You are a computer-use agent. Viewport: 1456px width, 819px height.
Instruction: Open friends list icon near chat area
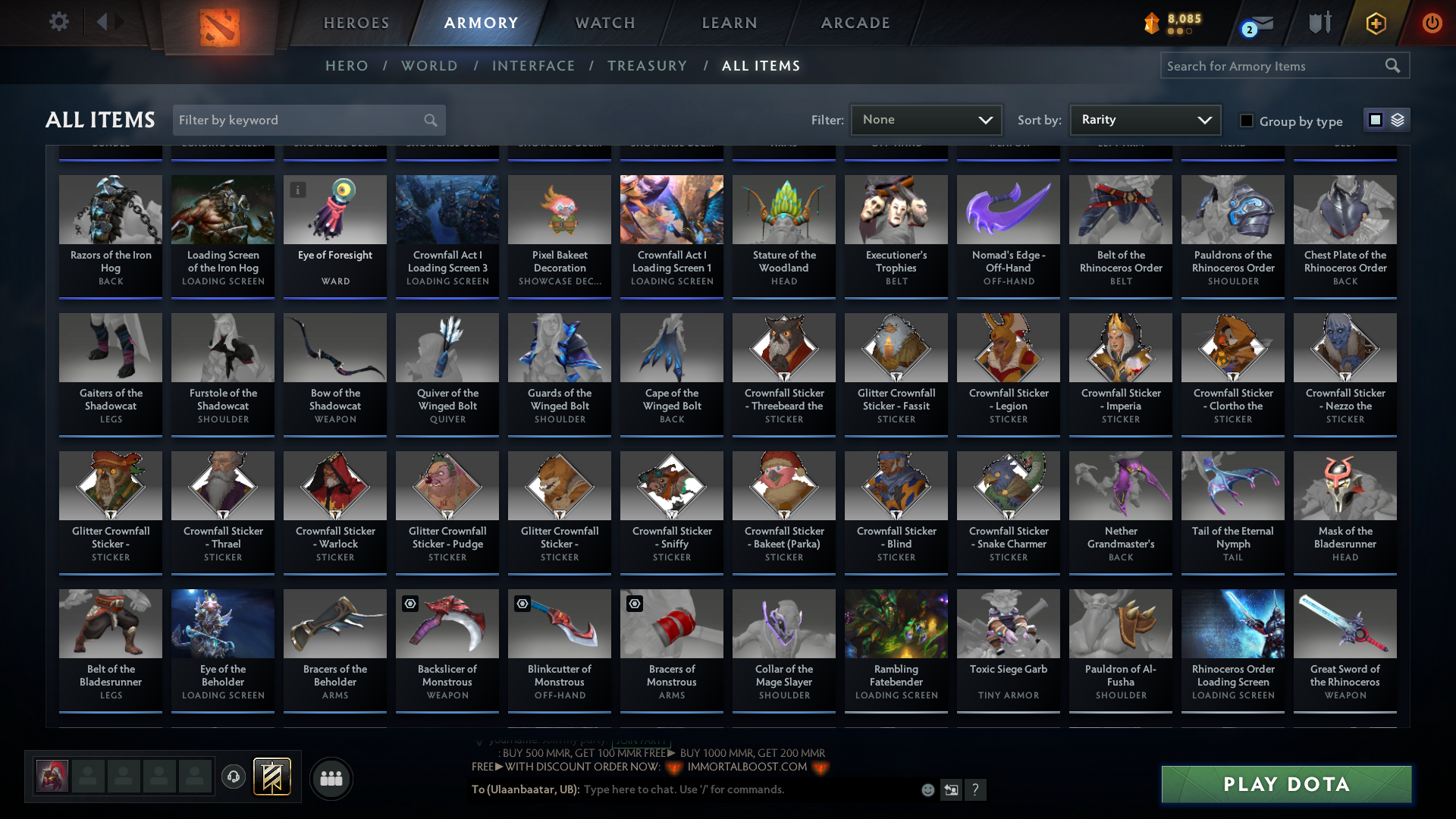330,777
